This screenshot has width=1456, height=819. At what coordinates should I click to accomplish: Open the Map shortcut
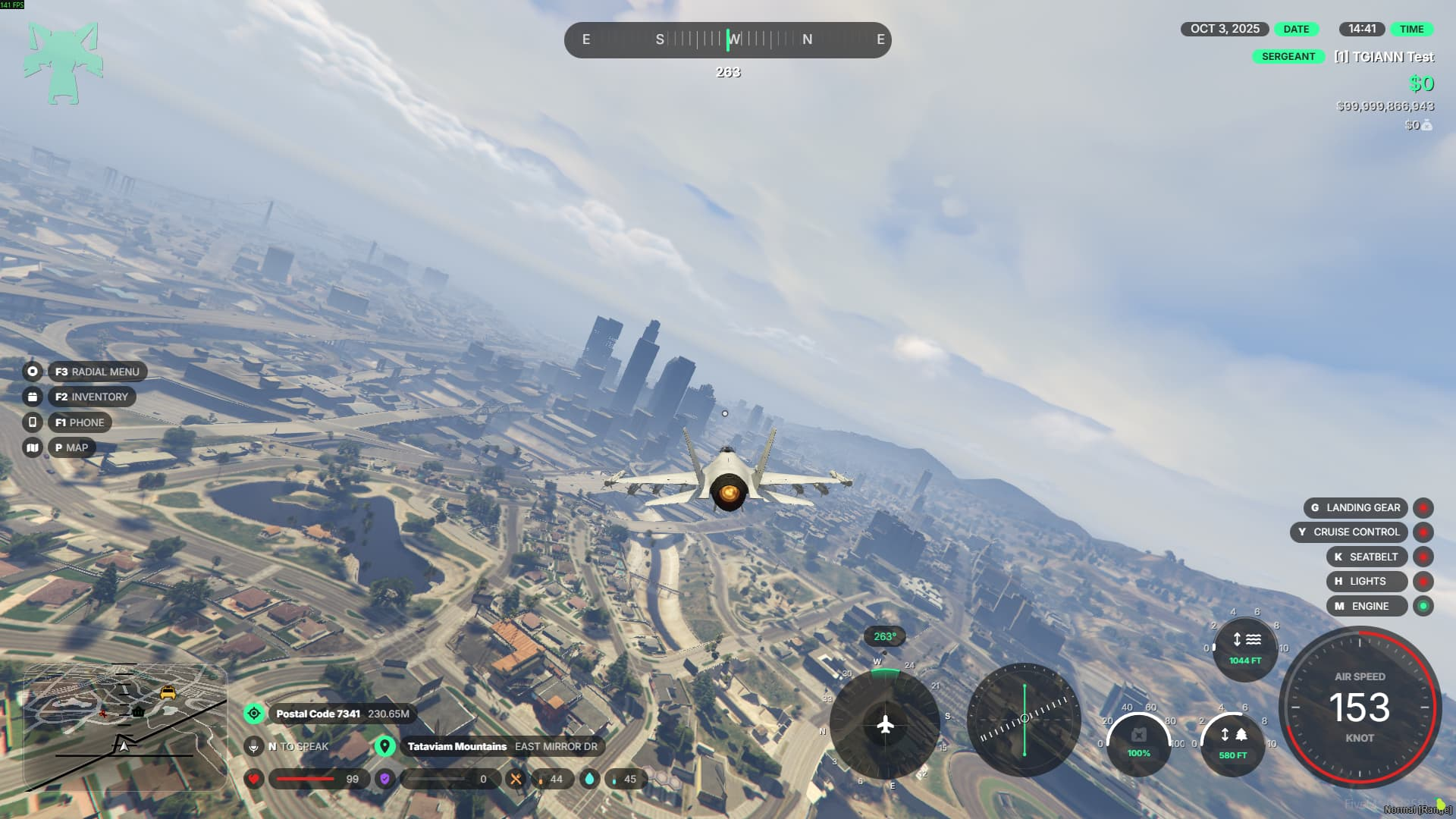pos(71,447)
